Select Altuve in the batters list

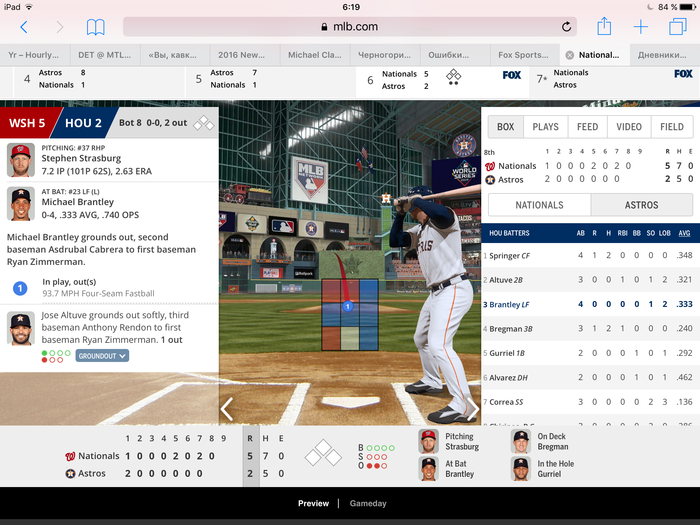pos(507,280)
